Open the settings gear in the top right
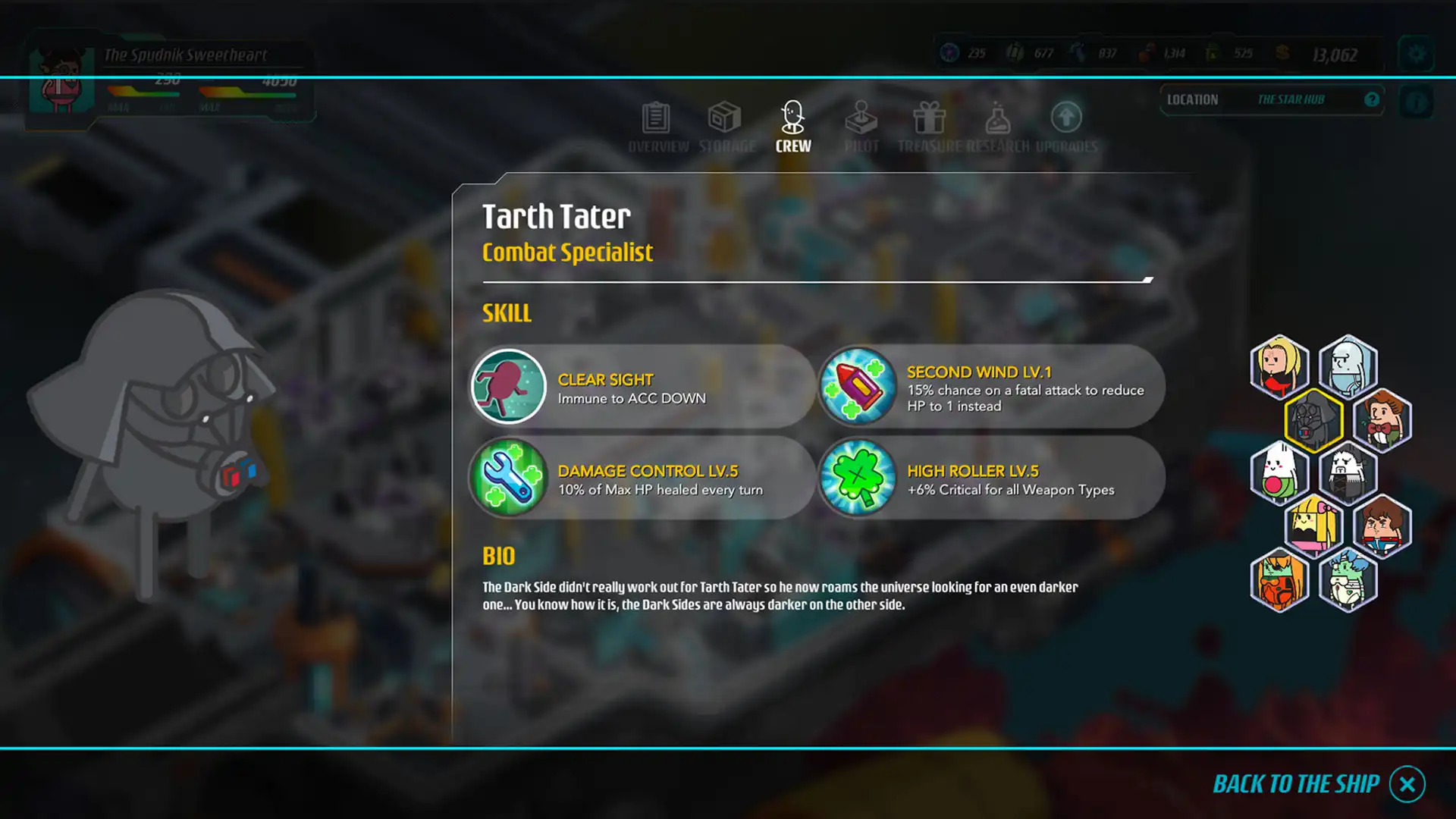 1416,55
